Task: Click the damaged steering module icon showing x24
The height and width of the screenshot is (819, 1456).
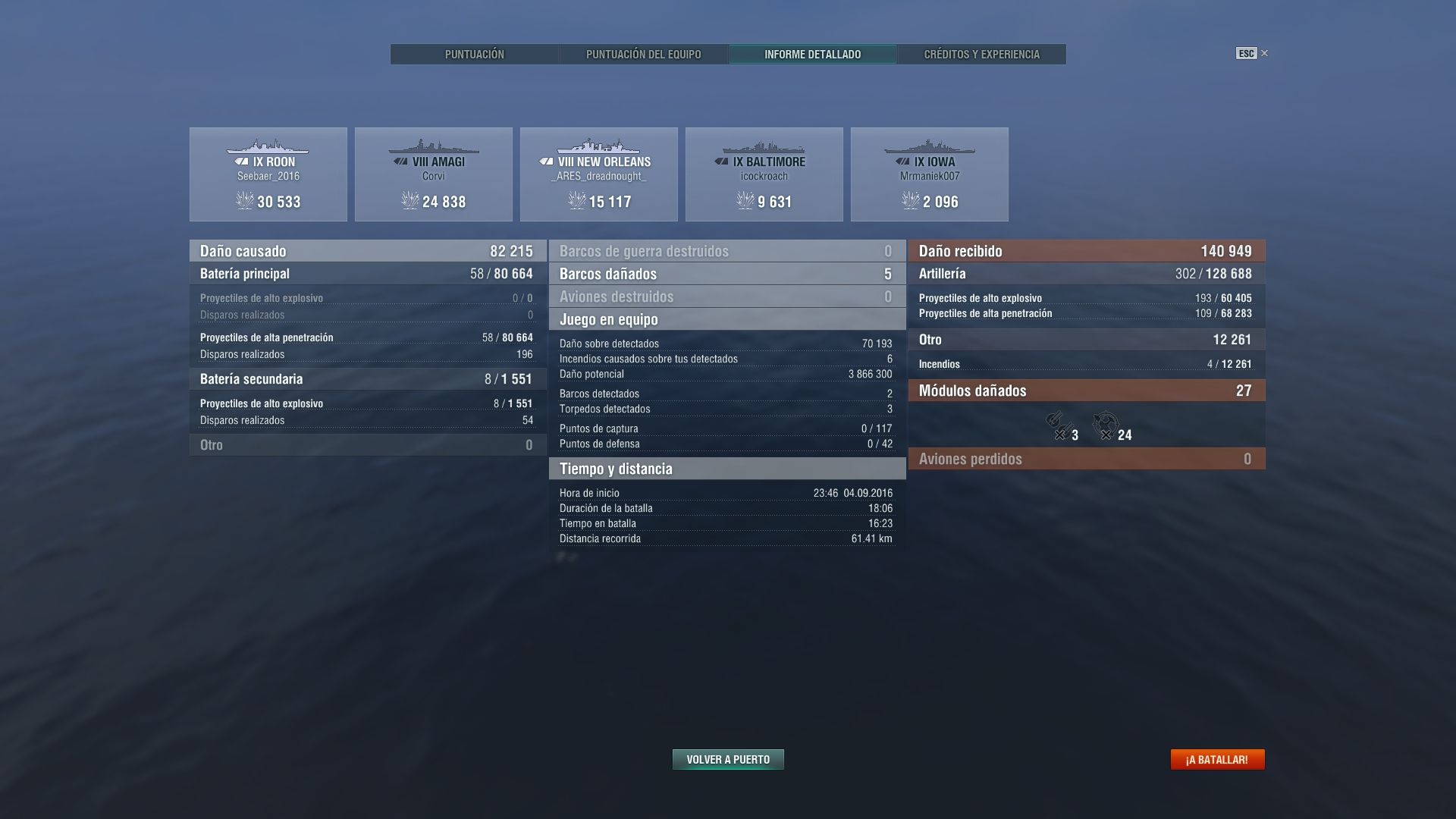Action: click(x=1106, y=426)
